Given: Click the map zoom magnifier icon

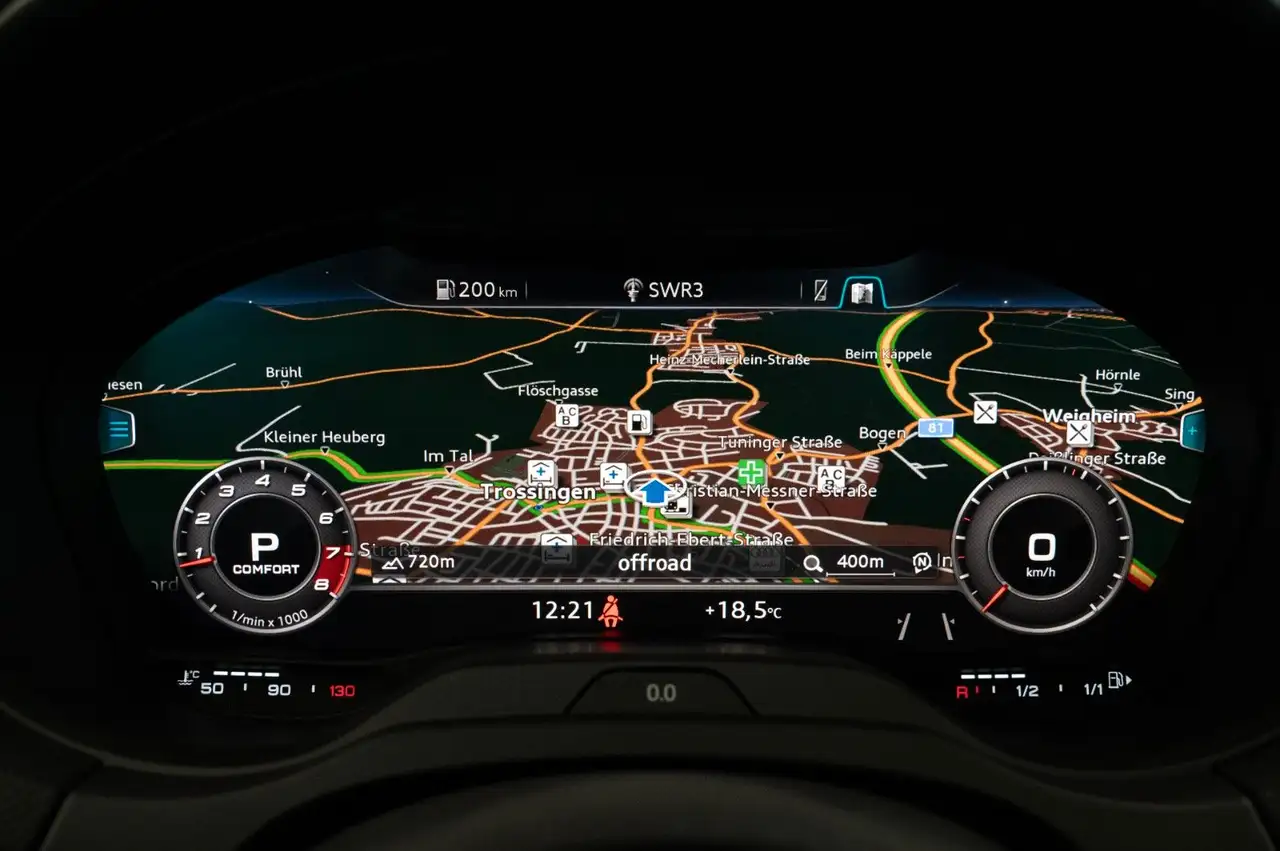Looking at the screenshot, I should pyautogui.click(x=812, y=563).
